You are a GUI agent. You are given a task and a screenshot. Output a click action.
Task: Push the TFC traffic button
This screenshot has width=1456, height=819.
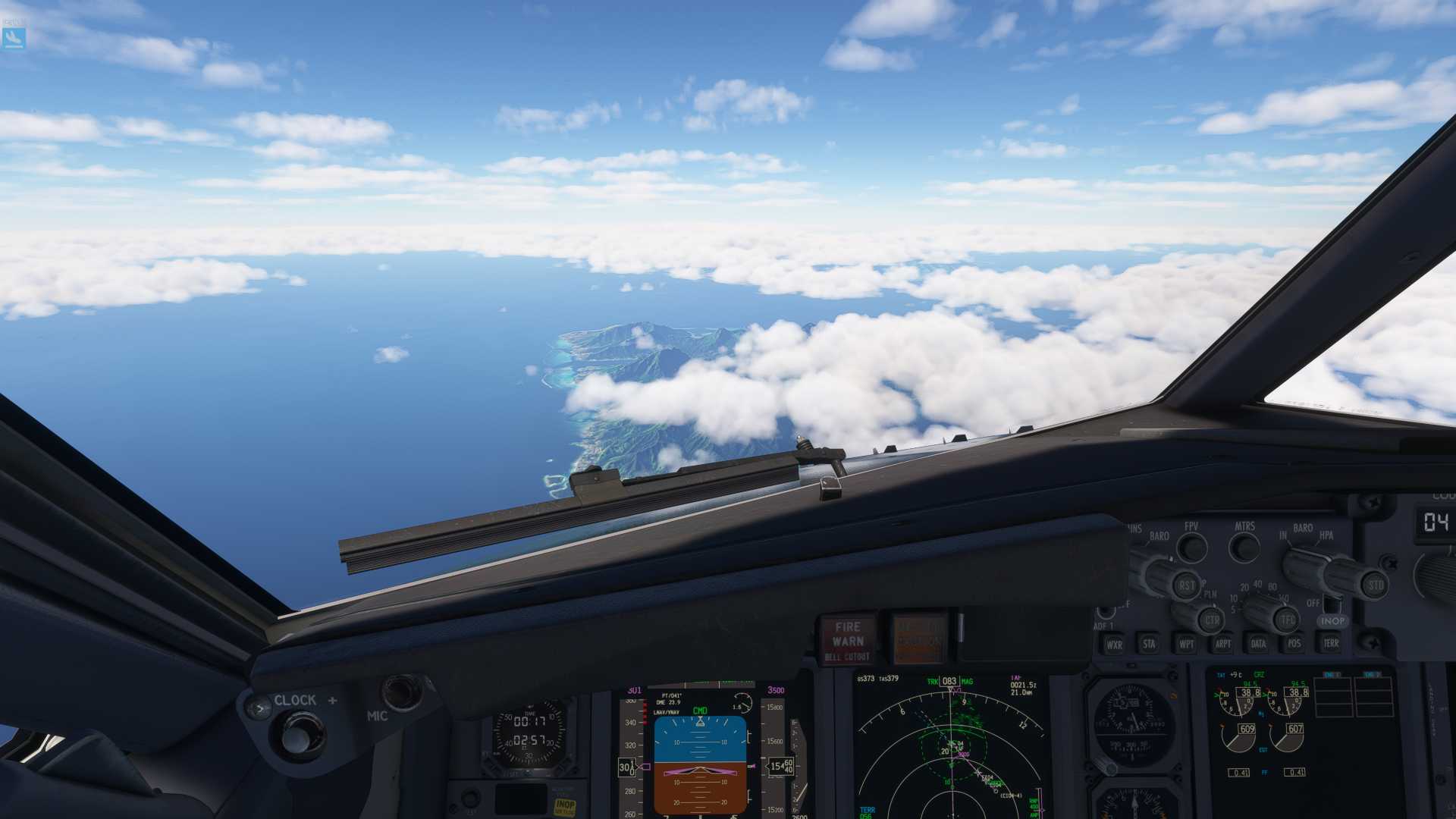point(1288,620)
